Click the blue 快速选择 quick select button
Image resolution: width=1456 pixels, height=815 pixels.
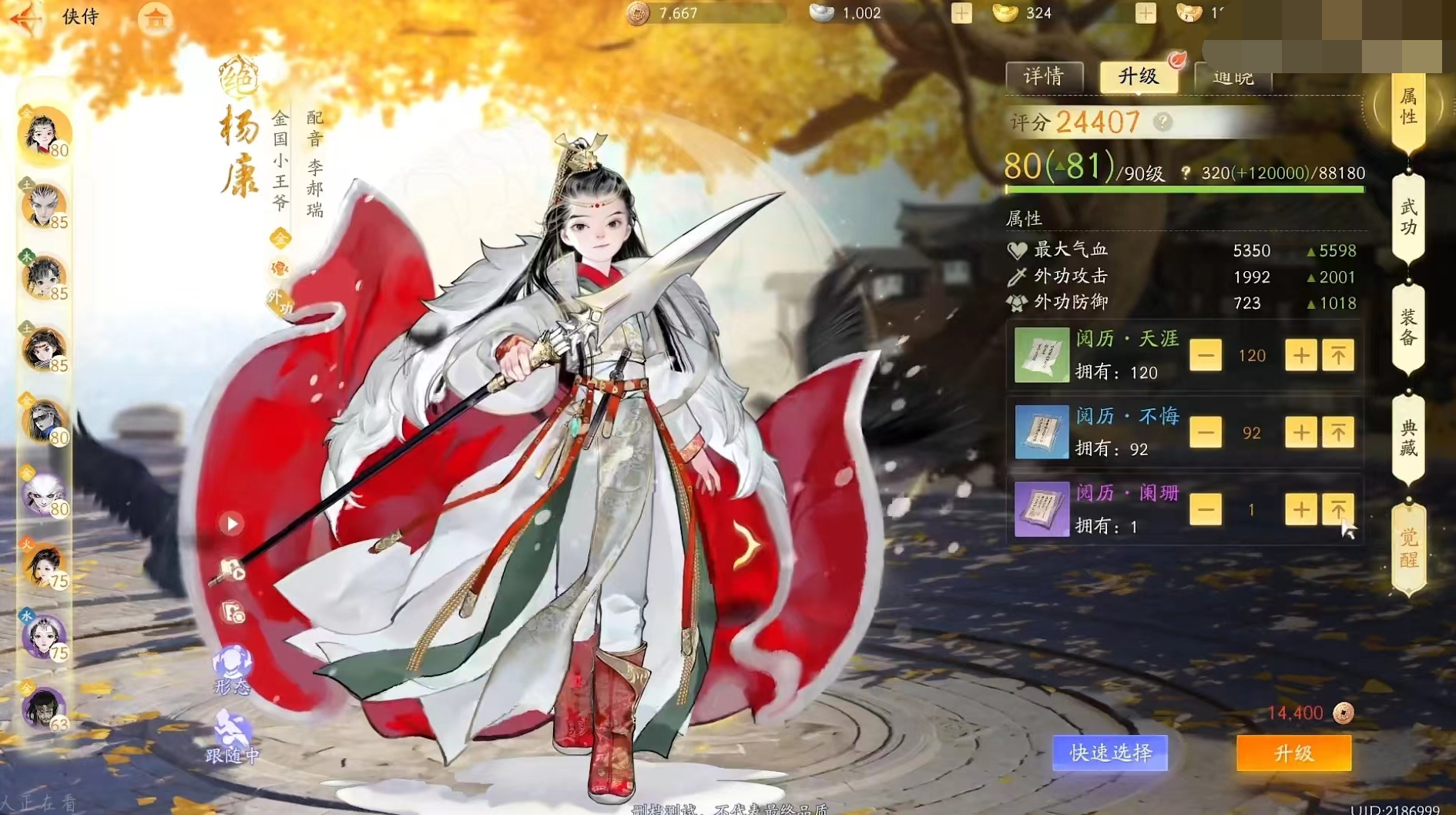click(x=1110, y=753)
